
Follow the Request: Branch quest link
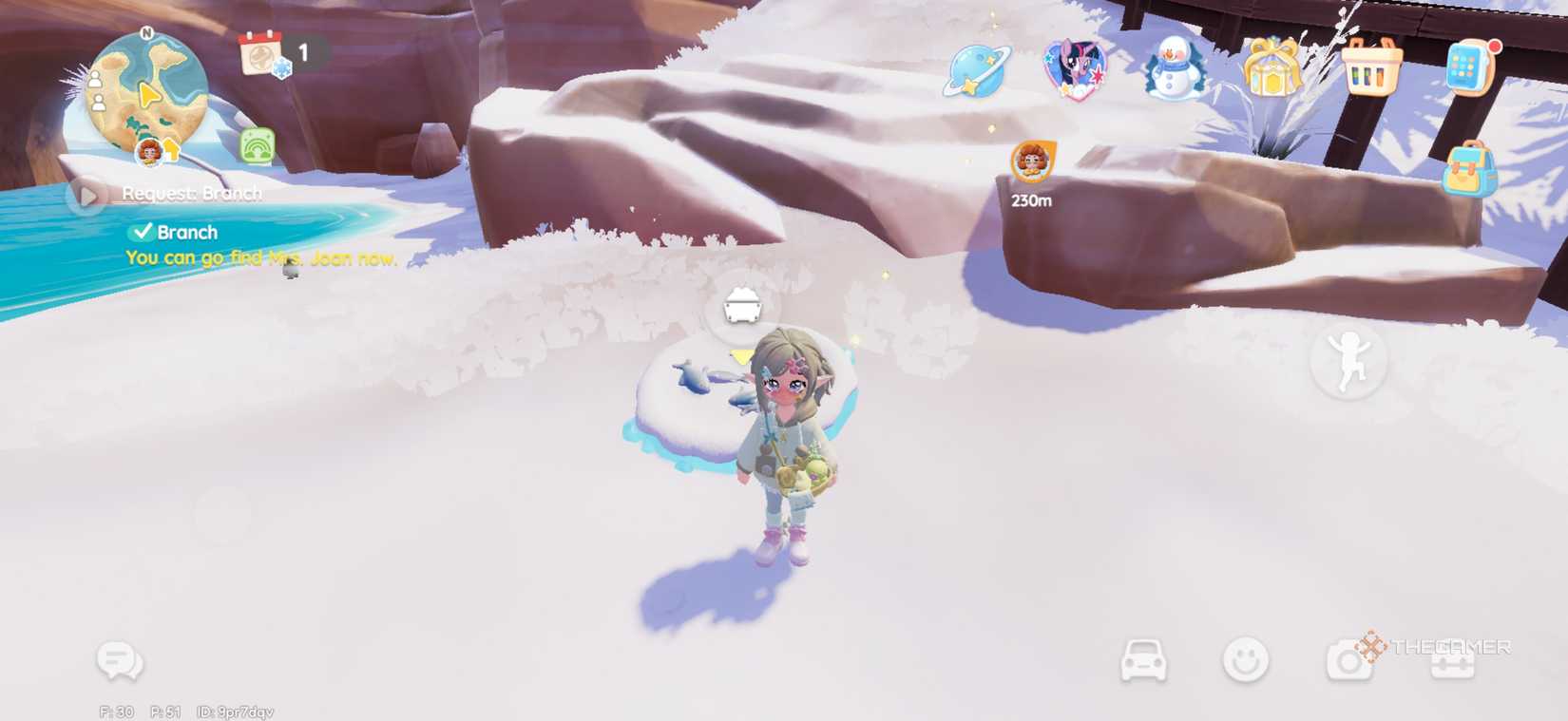pyautogui.click(x=193, y=193)
